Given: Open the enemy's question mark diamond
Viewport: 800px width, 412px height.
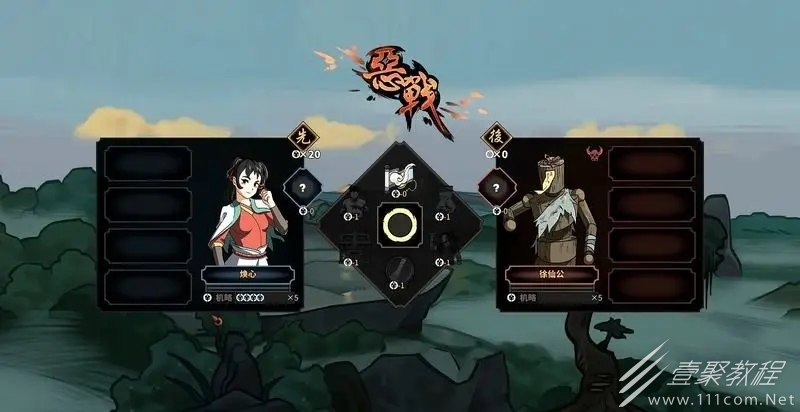Looking at the screenshot, I should [x=492, y=187].
